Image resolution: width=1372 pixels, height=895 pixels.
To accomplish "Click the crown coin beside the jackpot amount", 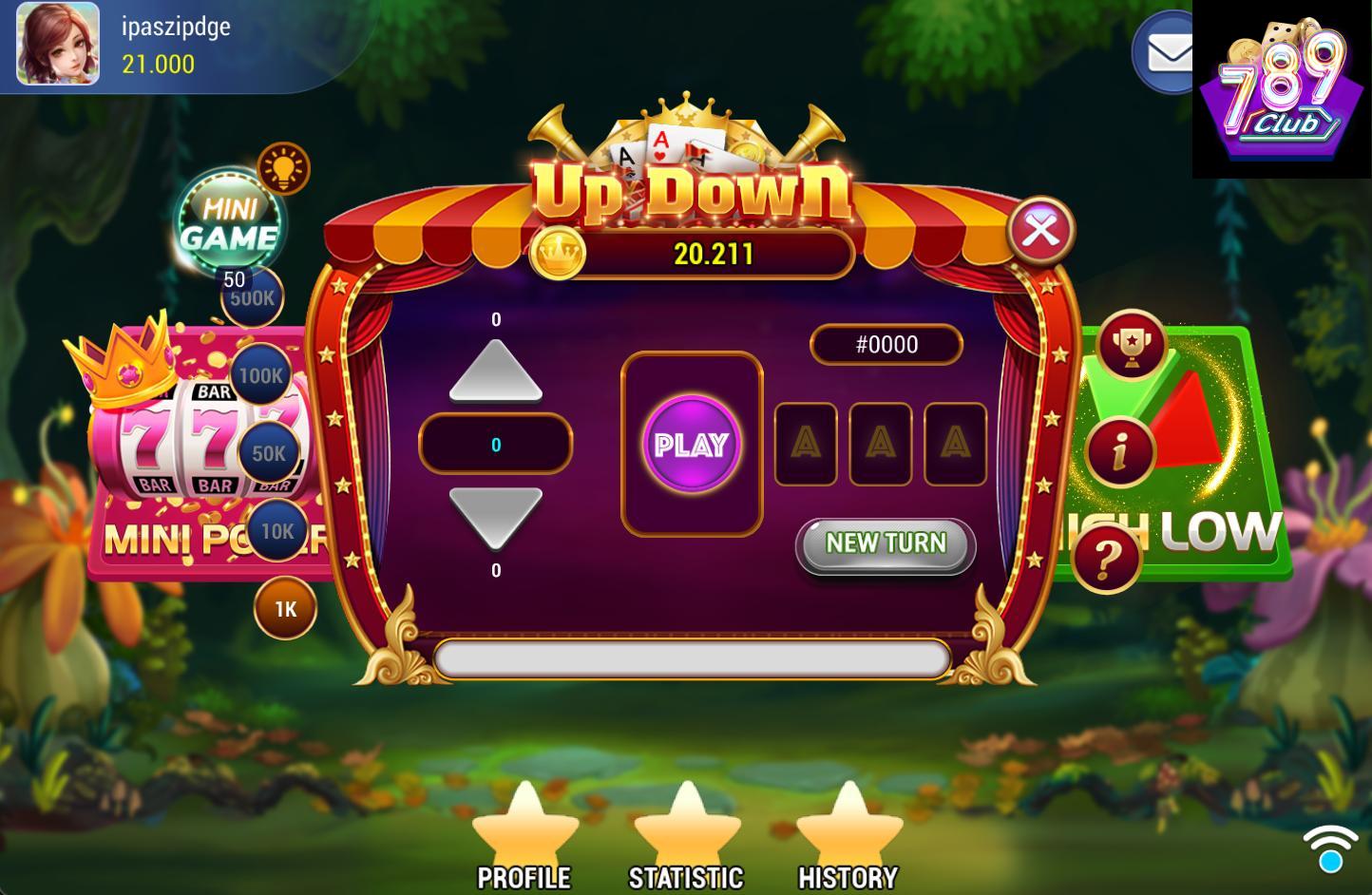I will (x=561, y=254).
